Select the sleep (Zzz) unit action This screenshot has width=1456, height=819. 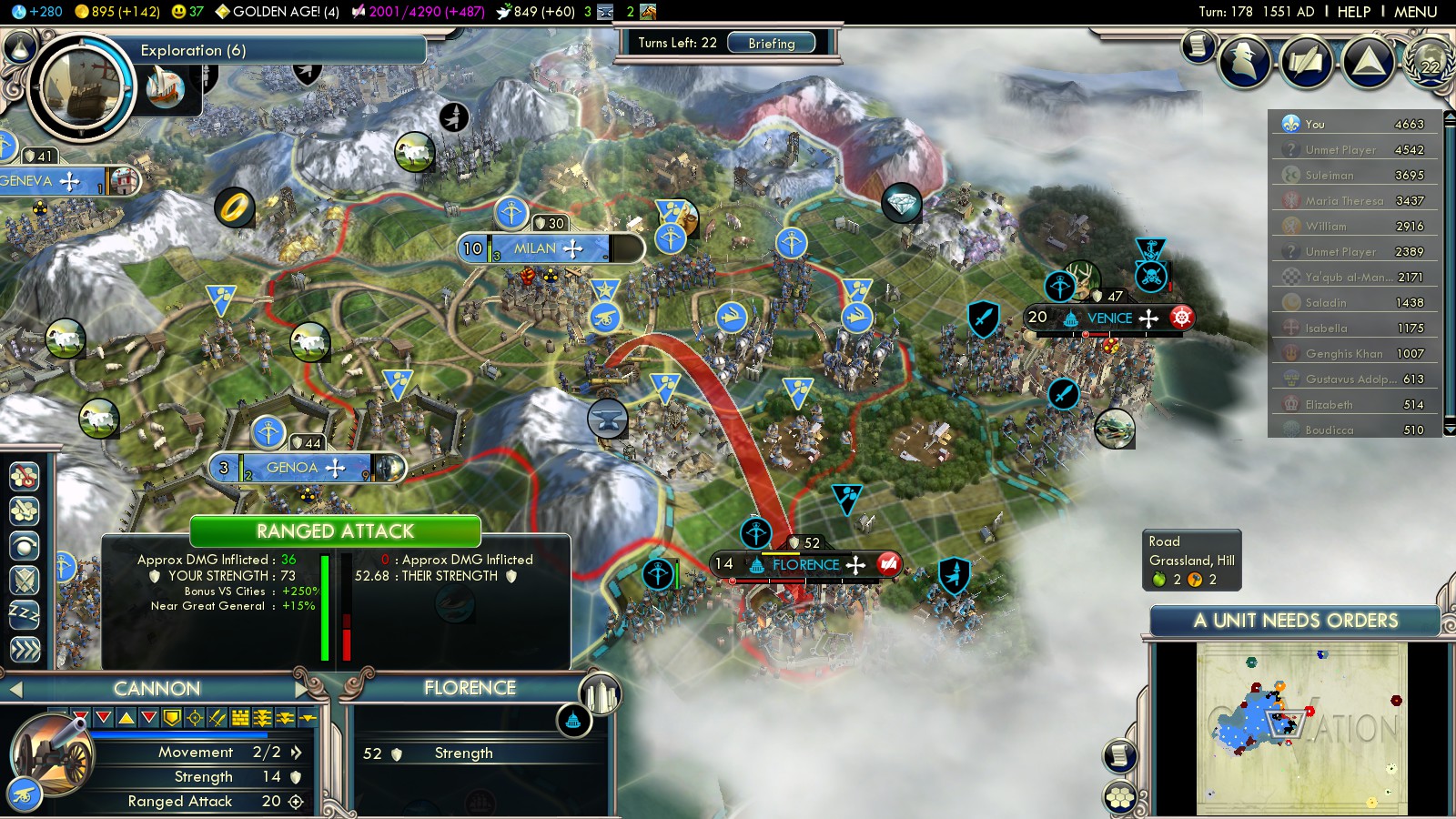click(x=25, y=614)
